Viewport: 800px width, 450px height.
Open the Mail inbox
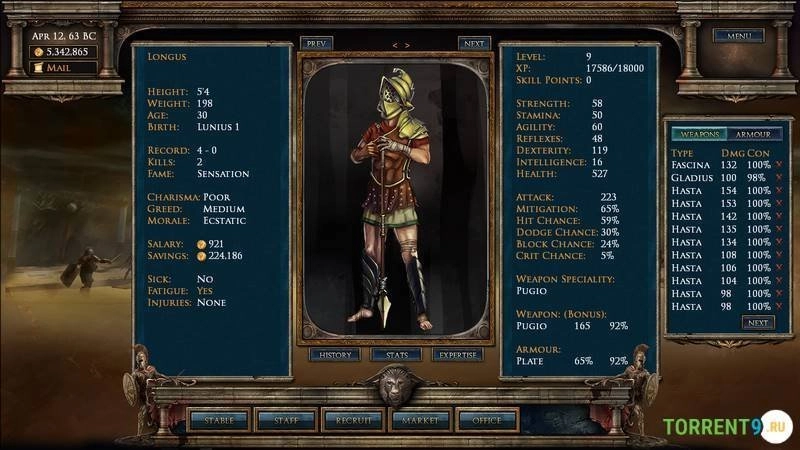[61, 68]
